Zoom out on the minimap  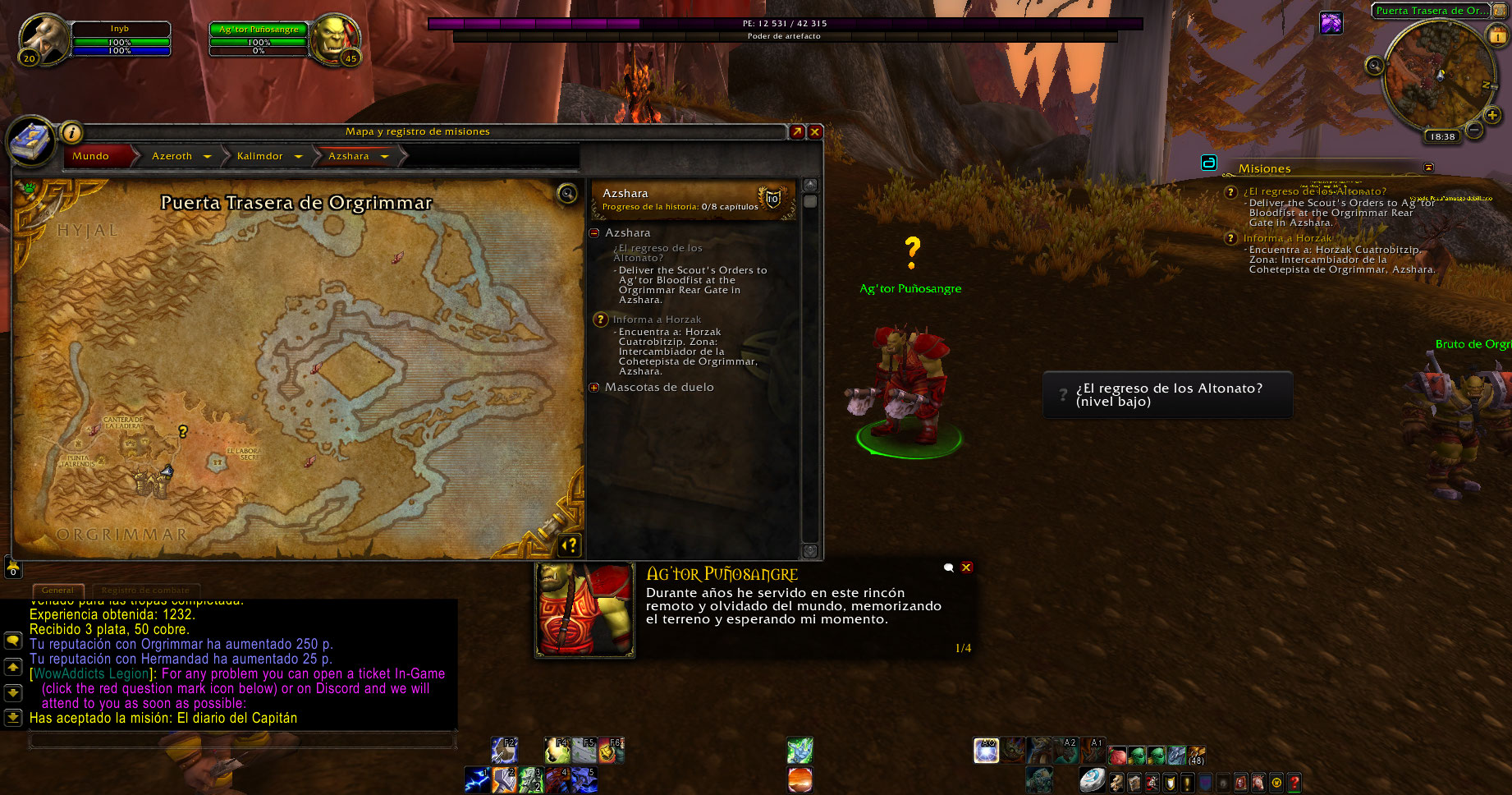coord(1474,130)
